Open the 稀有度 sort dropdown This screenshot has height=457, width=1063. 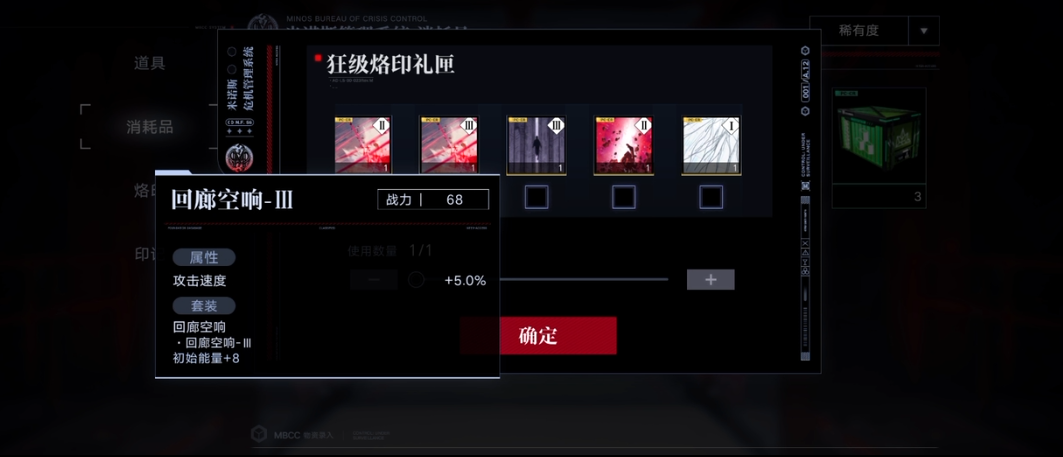873,31
